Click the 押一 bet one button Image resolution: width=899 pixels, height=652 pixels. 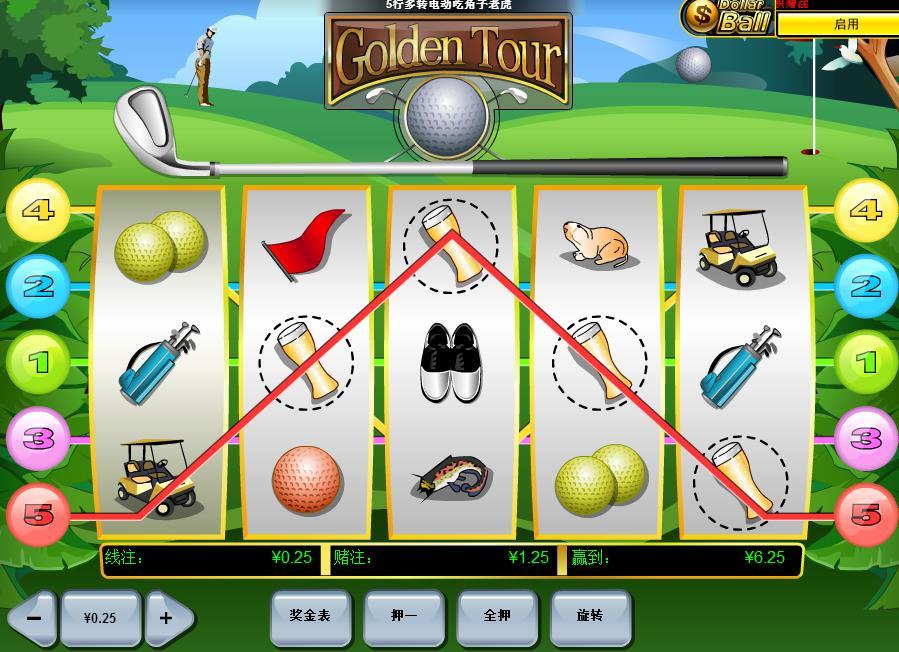(x=404, y=616)
